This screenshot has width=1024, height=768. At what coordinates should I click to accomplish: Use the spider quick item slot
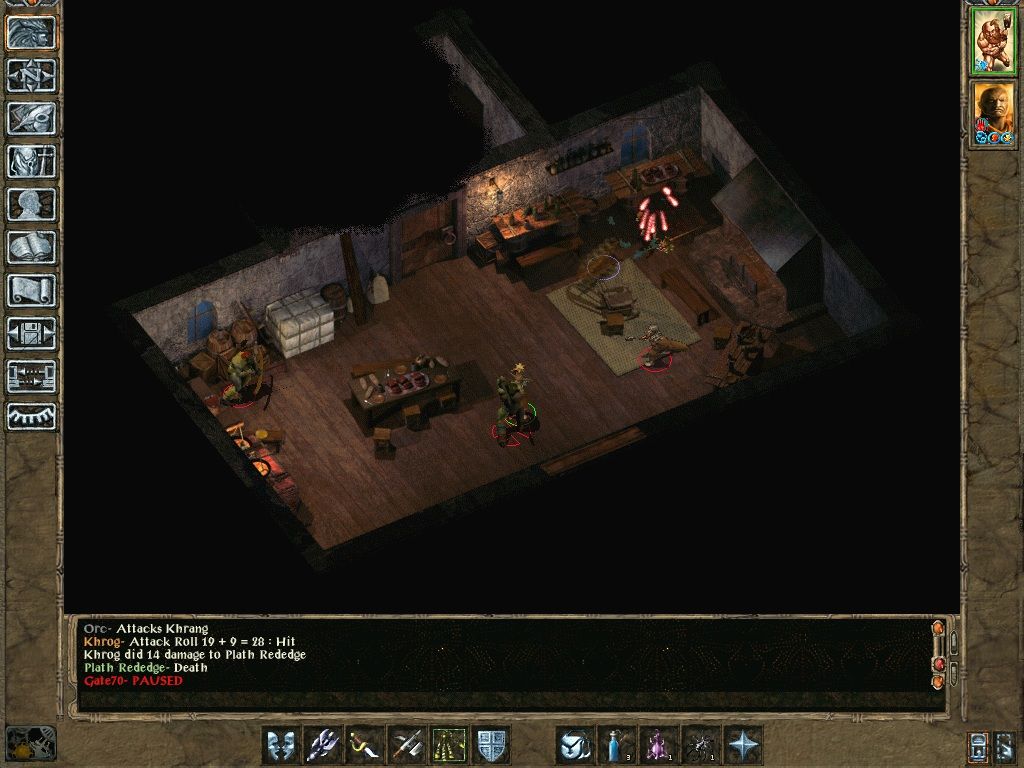coord(701,745)
